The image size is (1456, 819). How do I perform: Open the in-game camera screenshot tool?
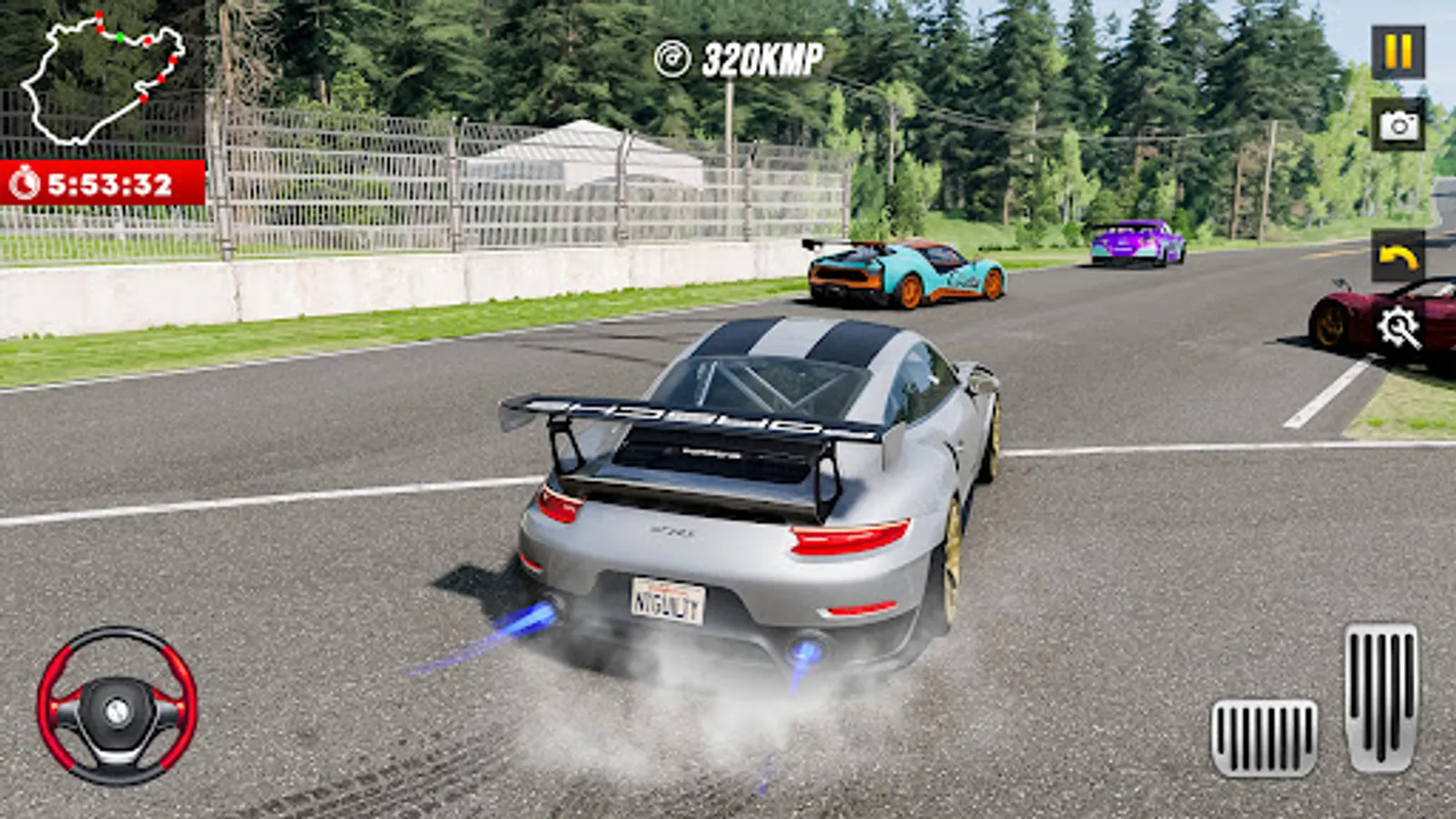[x=1399, y=126]
